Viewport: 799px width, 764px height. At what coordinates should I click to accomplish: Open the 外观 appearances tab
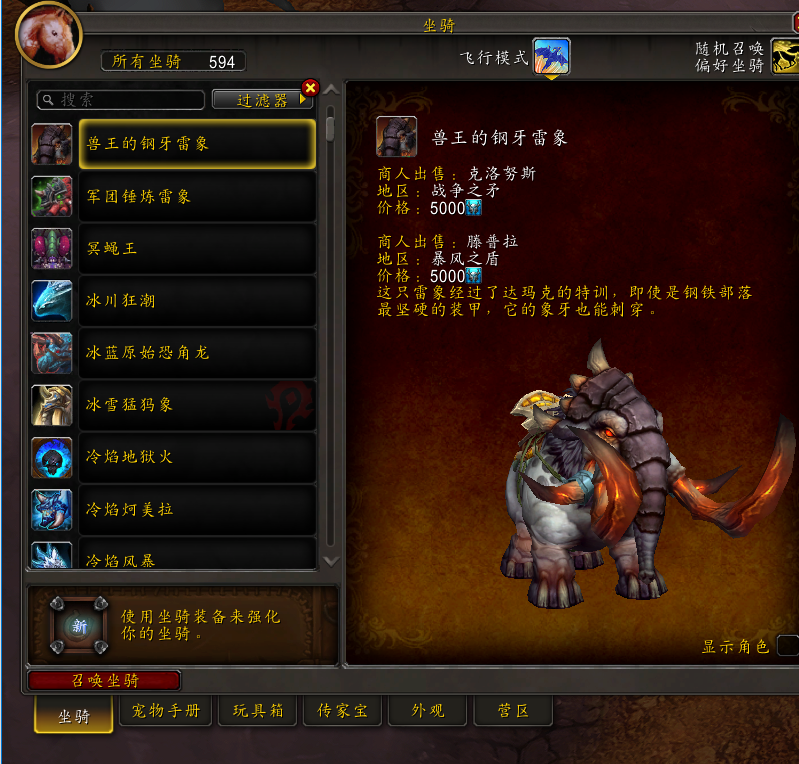coord(427,712)
